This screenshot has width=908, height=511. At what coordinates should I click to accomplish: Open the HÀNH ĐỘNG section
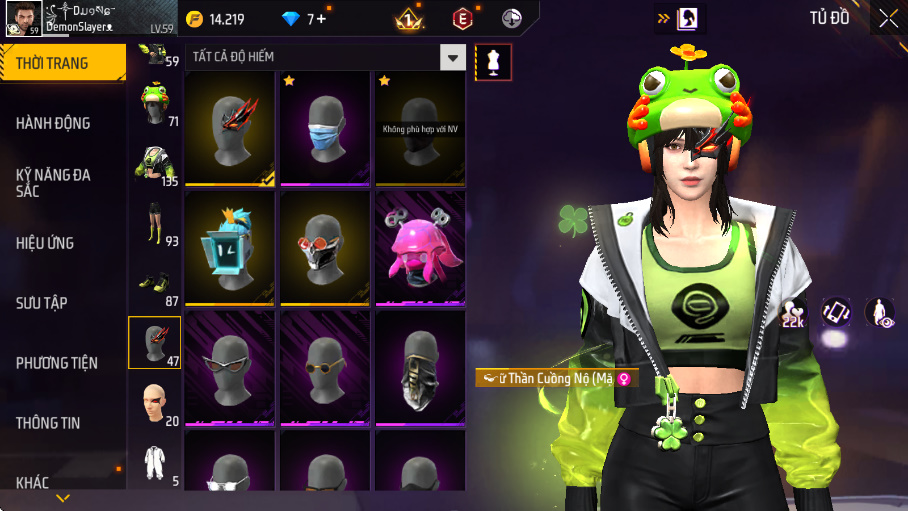click(x=62, y=123)
